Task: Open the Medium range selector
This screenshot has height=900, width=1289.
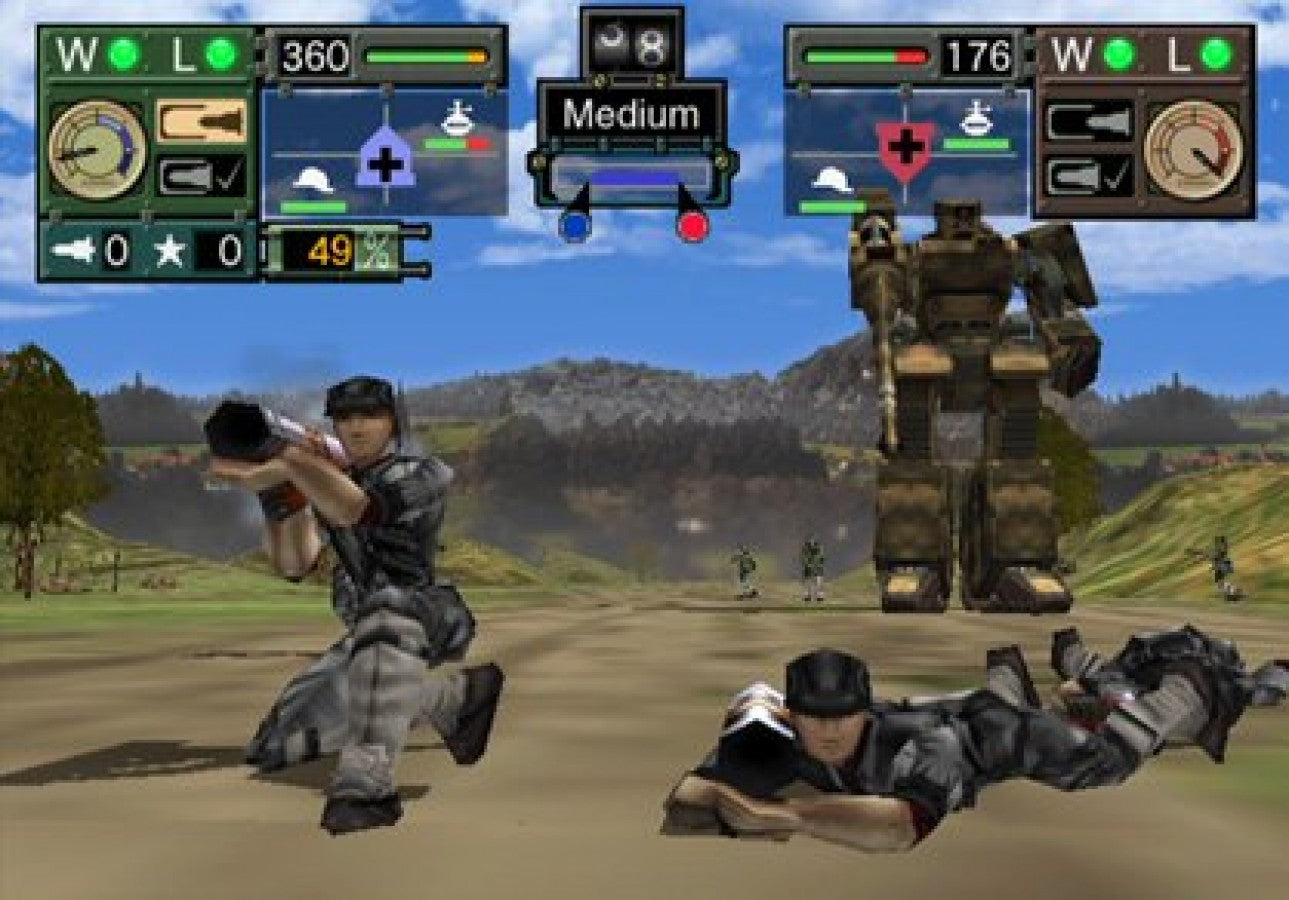Action: (x=632, y=115)
